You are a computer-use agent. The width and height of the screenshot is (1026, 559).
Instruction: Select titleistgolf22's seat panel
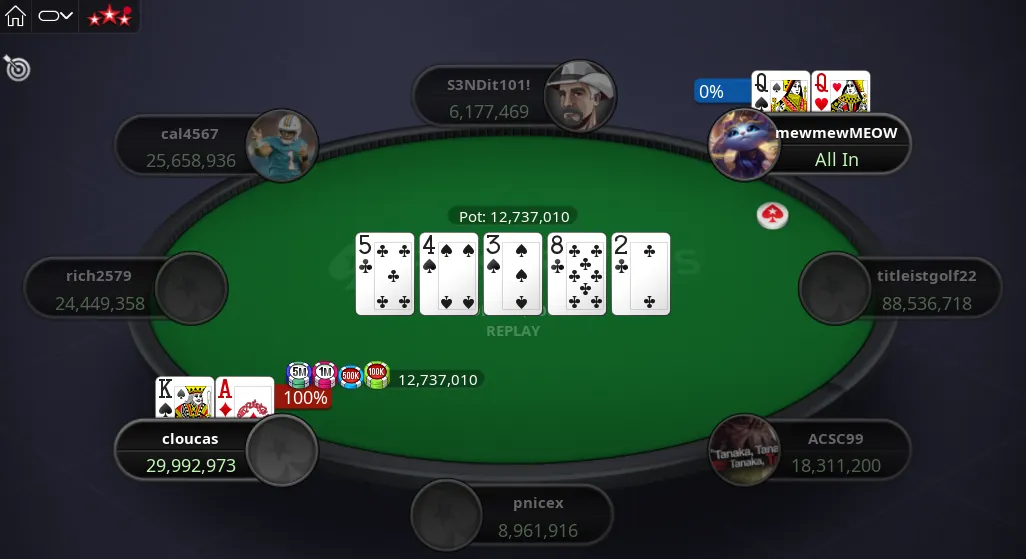(x=925, y=290)
